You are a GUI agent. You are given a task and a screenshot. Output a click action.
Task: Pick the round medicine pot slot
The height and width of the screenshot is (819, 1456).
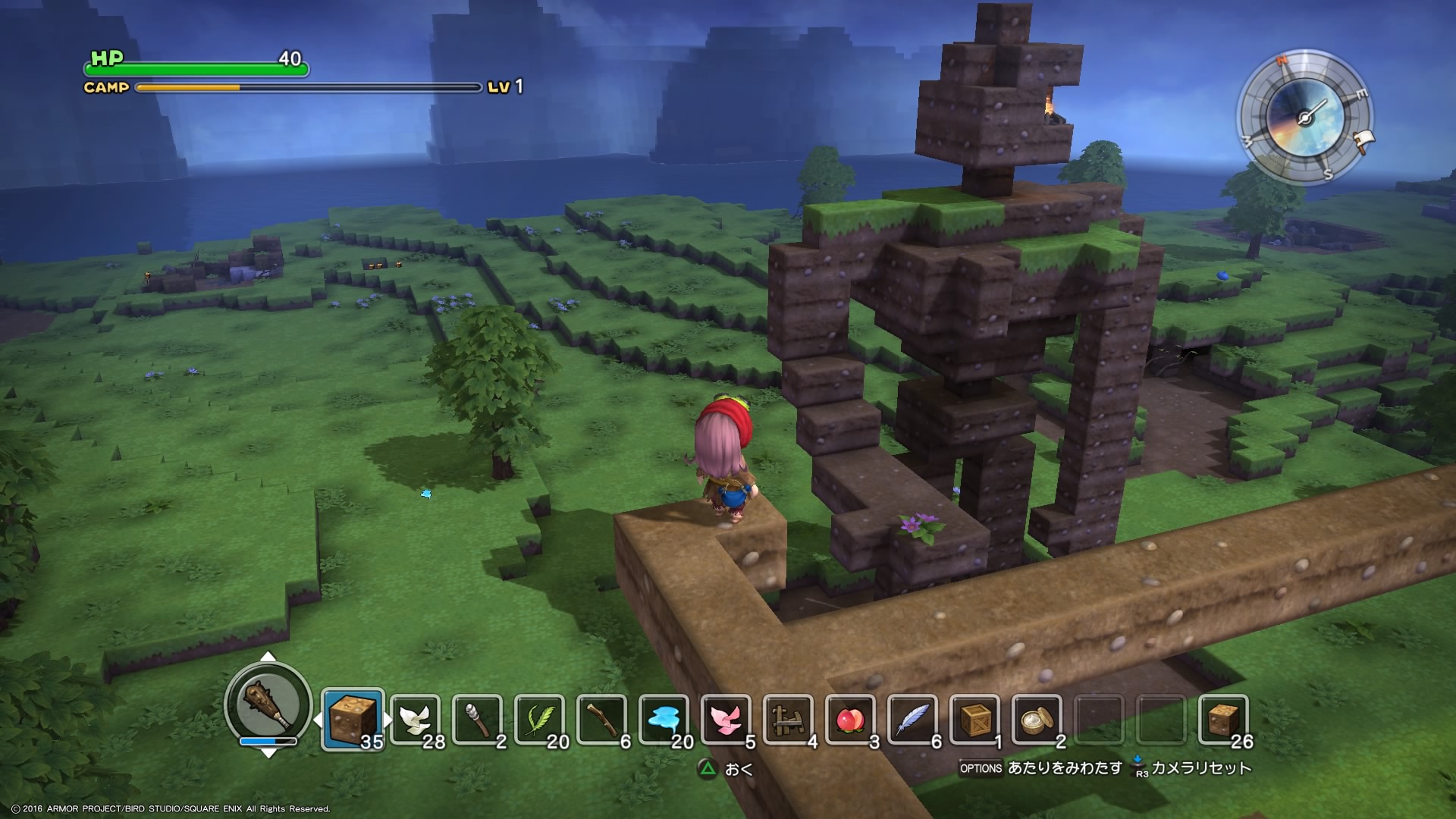click(x=1037, y=719)
